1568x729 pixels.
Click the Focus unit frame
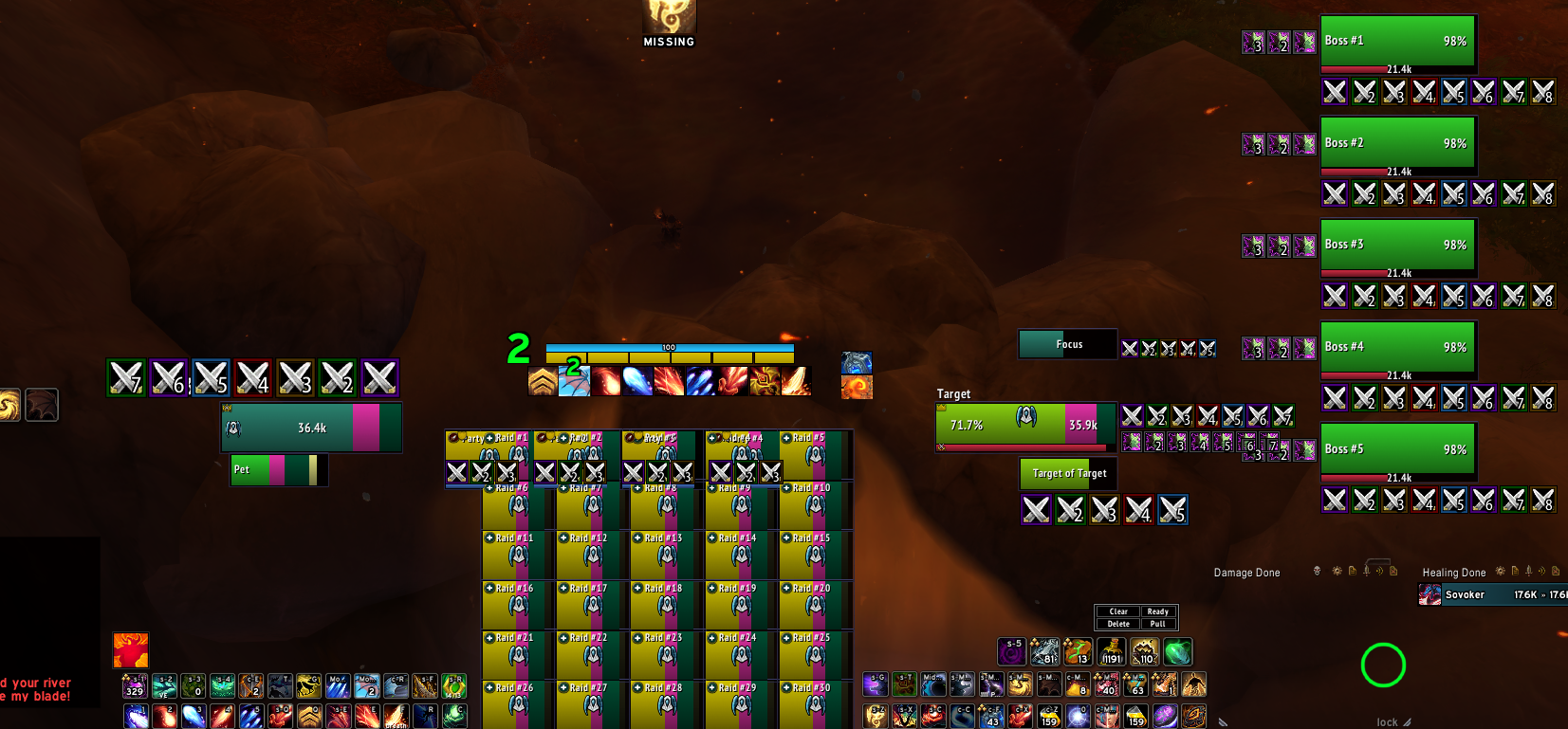click(1068, 344)
